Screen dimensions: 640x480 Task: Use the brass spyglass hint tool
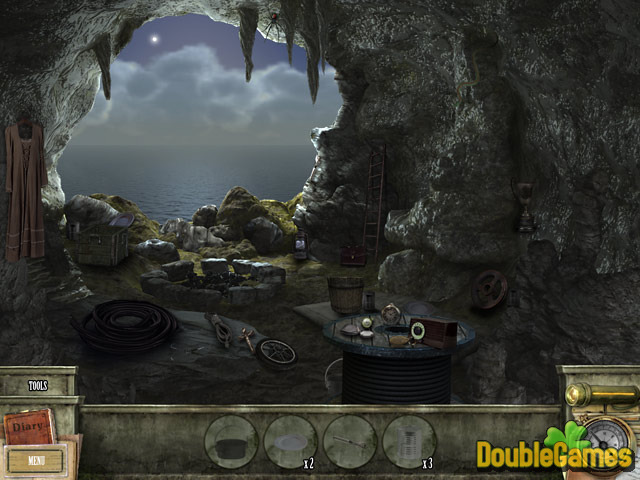tap(600, 394)
